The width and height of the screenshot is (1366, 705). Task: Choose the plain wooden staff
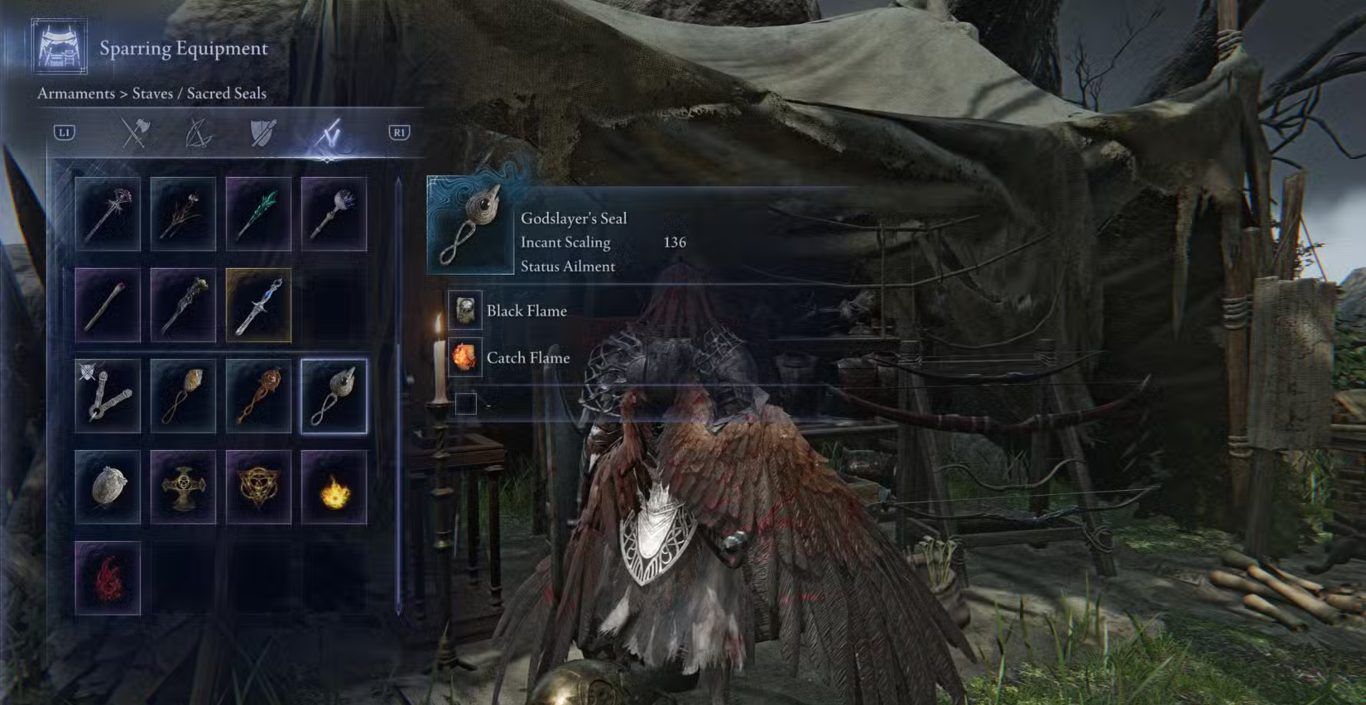click(x=108, y=305)
